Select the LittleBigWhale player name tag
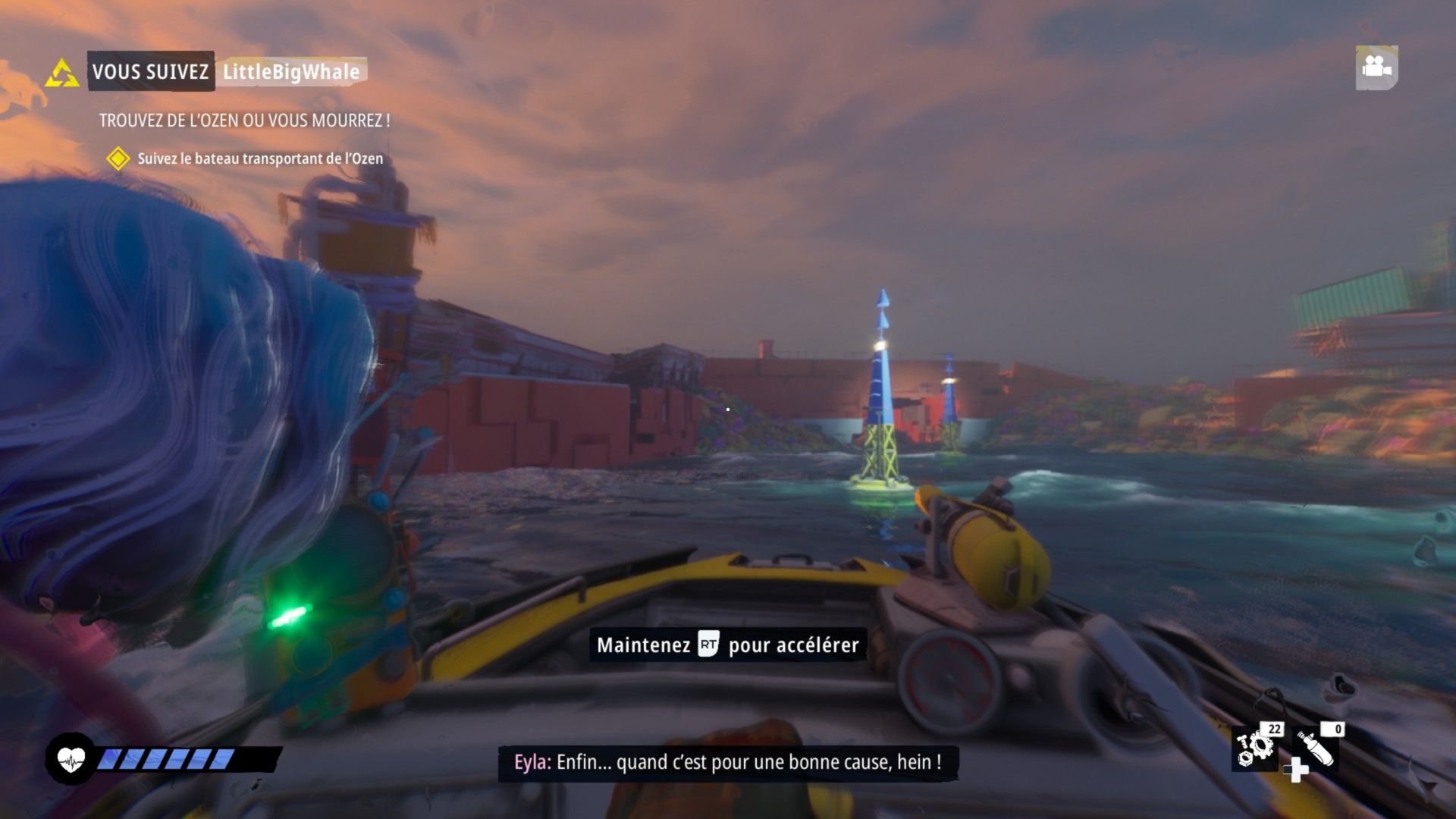The height and width of the screenshot is (819, 1456). pyautogui.click(x=291, y=72)
